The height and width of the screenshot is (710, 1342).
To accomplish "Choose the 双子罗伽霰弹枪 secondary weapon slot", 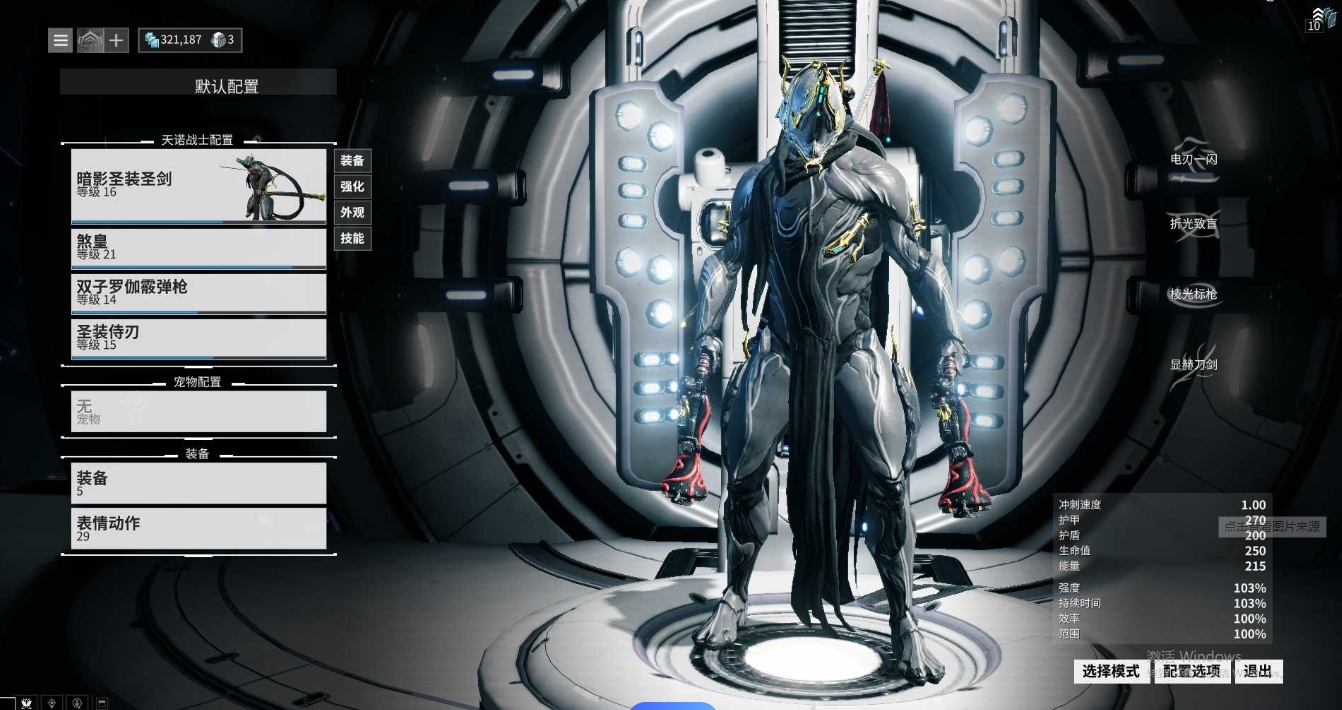I will coord(198,292).
